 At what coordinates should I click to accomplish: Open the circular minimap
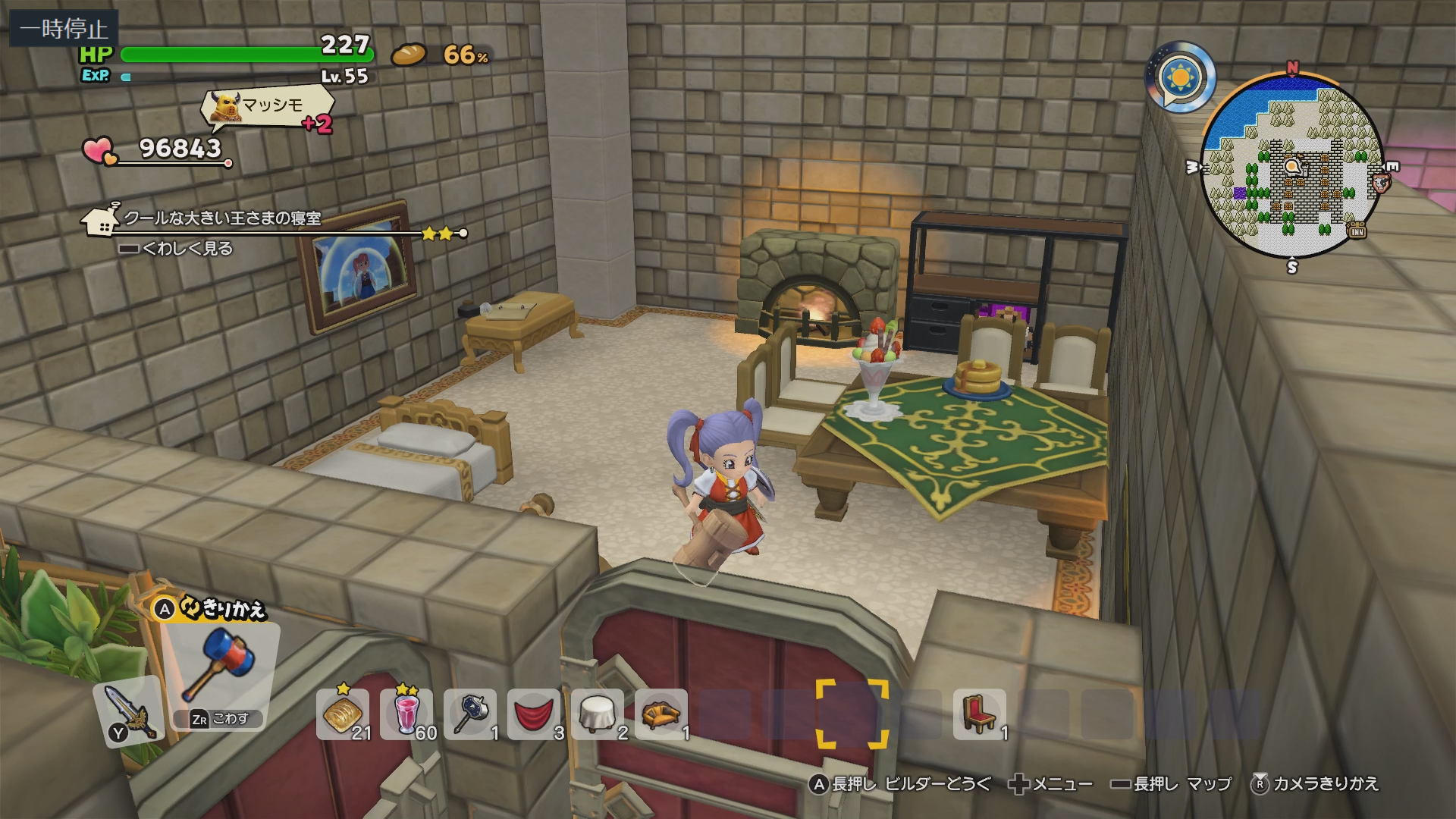1292,165
